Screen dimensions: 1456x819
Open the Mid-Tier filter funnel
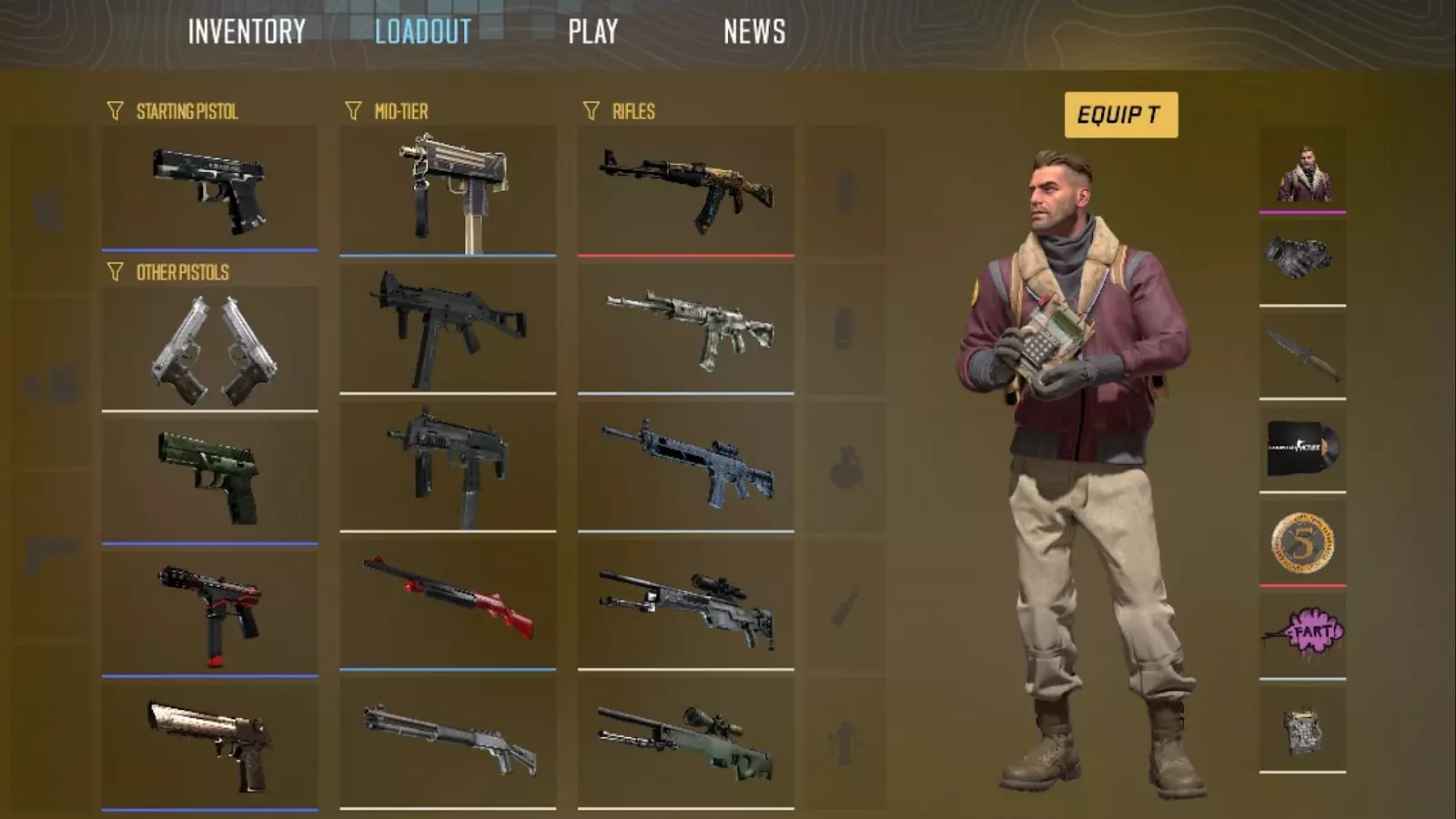[x=353, y=111]
